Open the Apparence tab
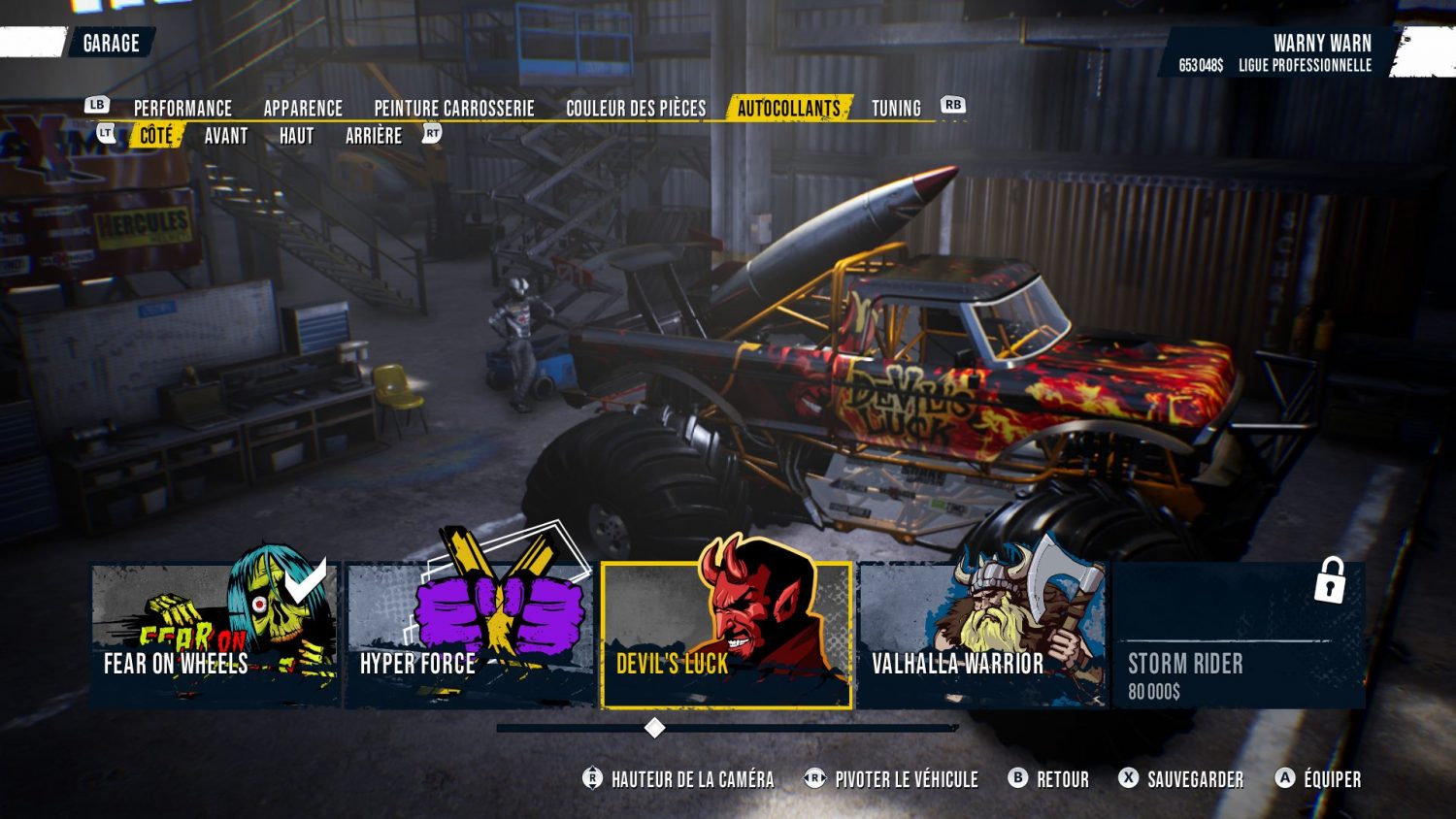 [303, 108]
